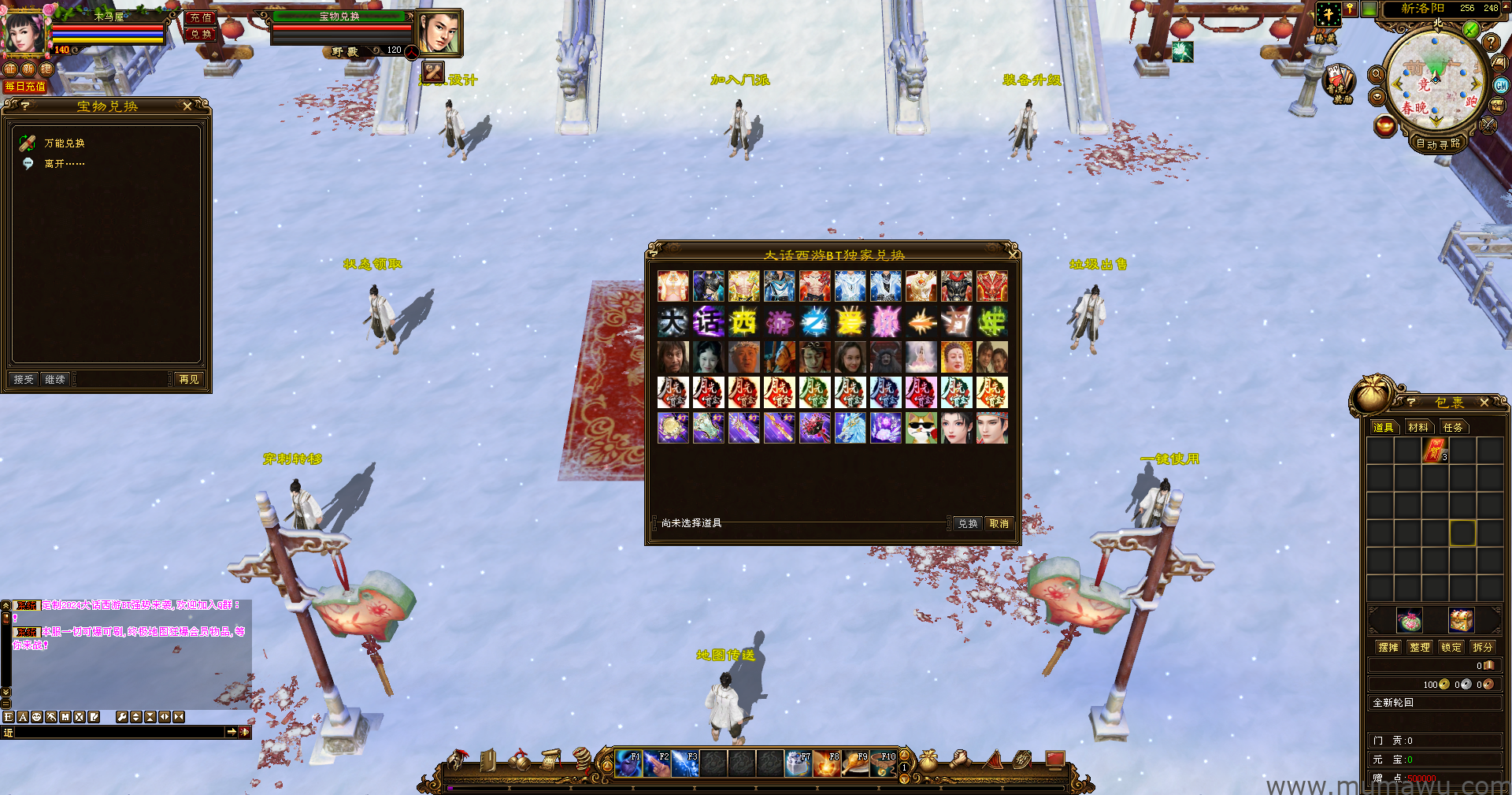
Task: Focus the chat input field
Action: tap(118, 733)
